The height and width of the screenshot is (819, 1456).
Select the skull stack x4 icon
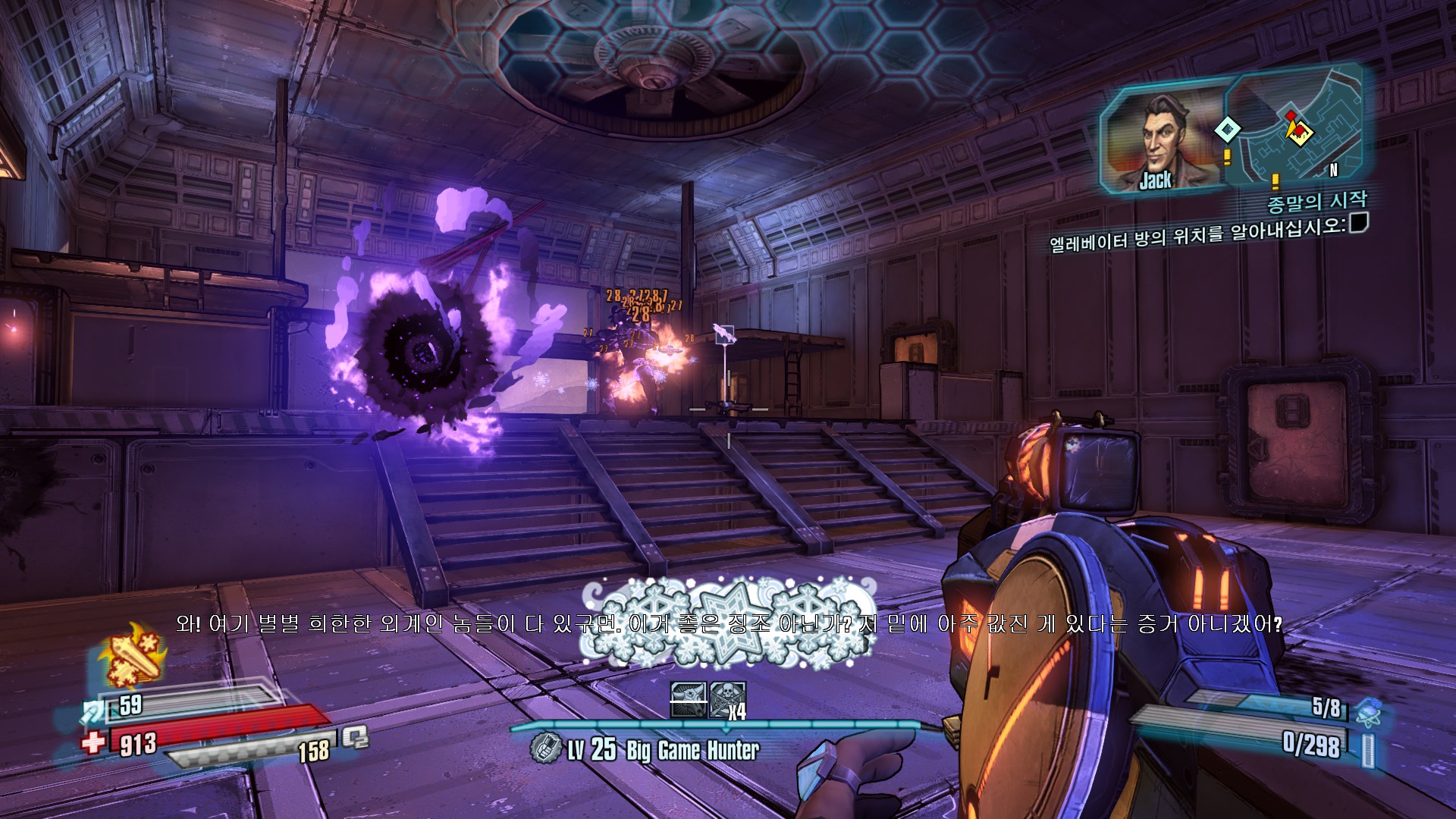[x=728, y=699]
